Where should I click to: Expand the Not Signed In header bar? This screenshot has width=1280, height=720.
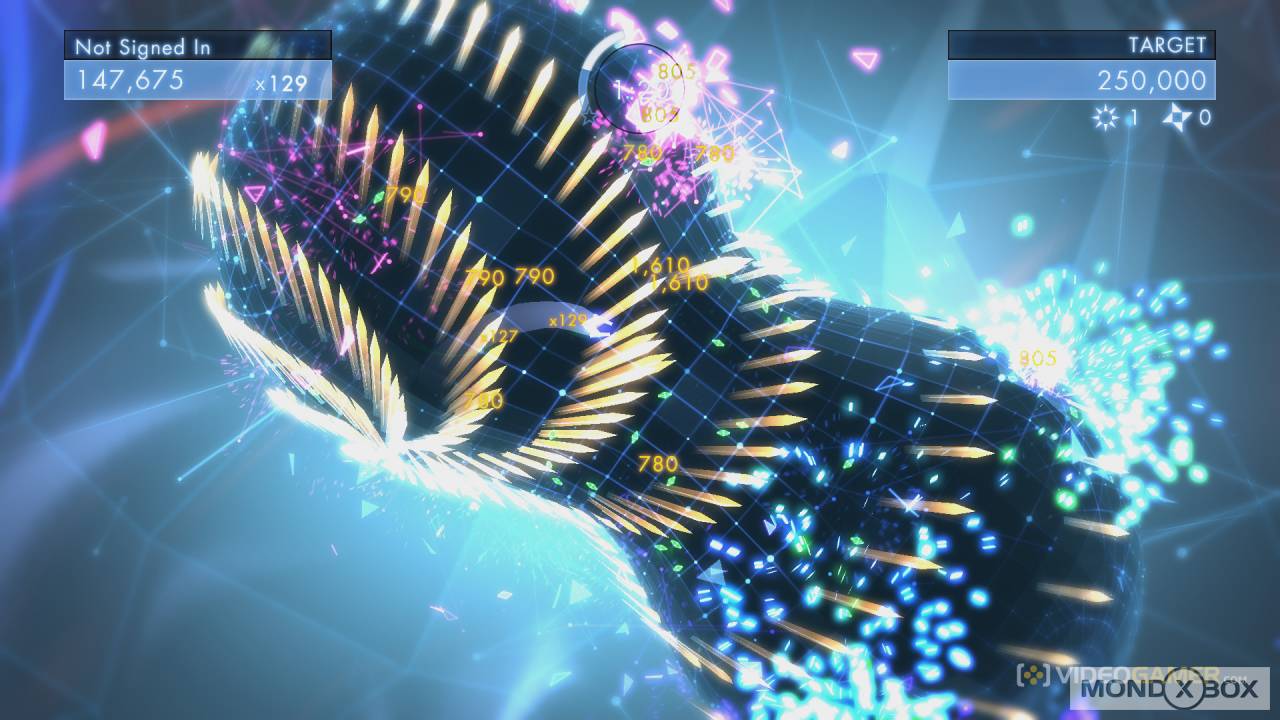coord(197,45)
